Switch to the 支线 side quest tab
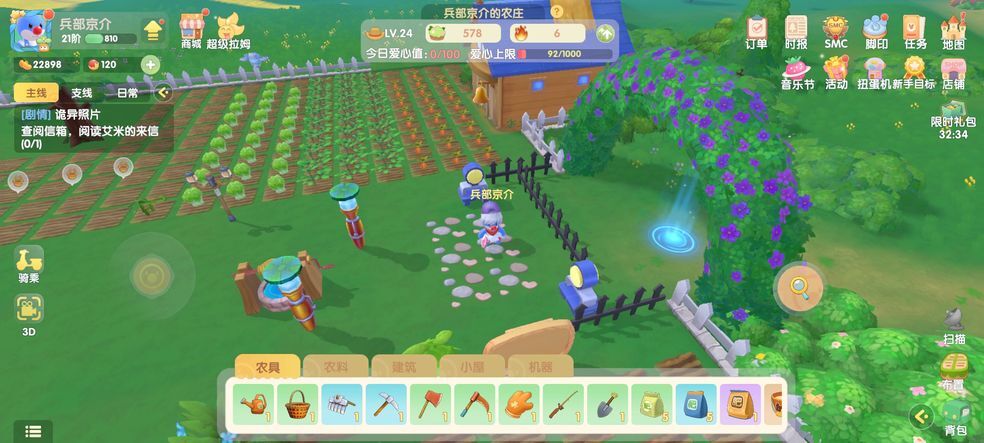The image size is (984, 443). point(81,93)
